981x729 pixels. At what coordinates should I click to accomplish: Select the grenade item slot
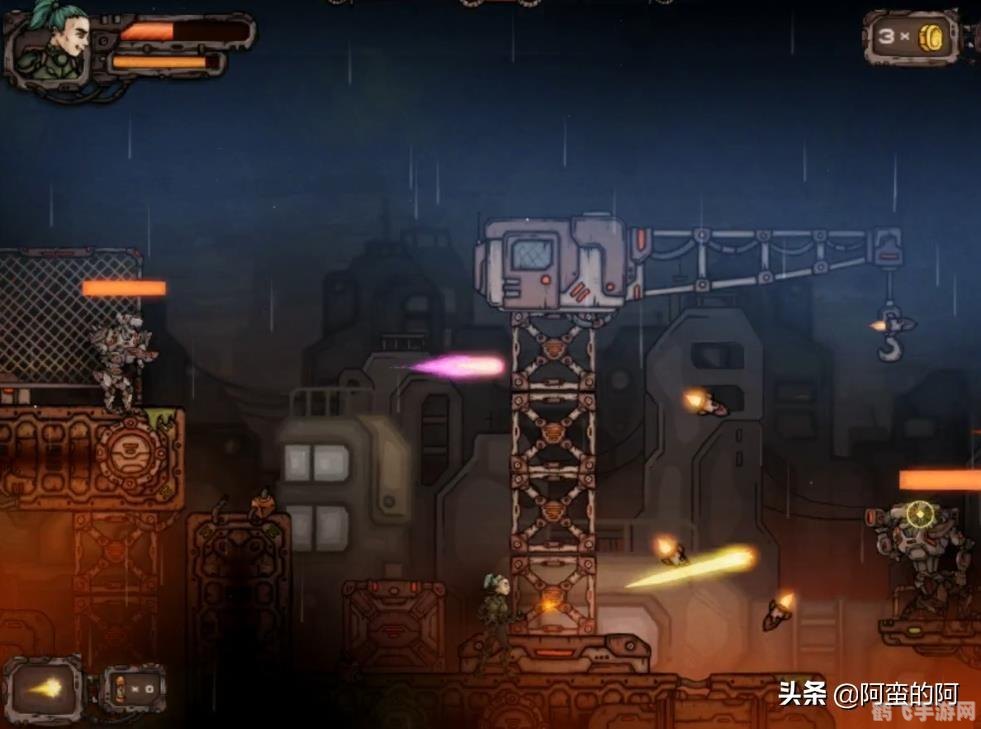(x=131, y=689)
